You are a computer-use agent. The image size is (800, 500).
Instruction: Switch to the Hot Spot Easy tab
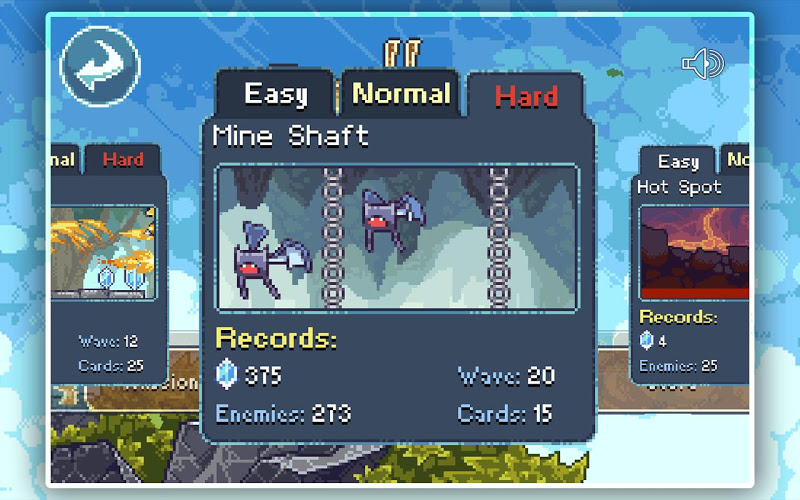[678, 162]
